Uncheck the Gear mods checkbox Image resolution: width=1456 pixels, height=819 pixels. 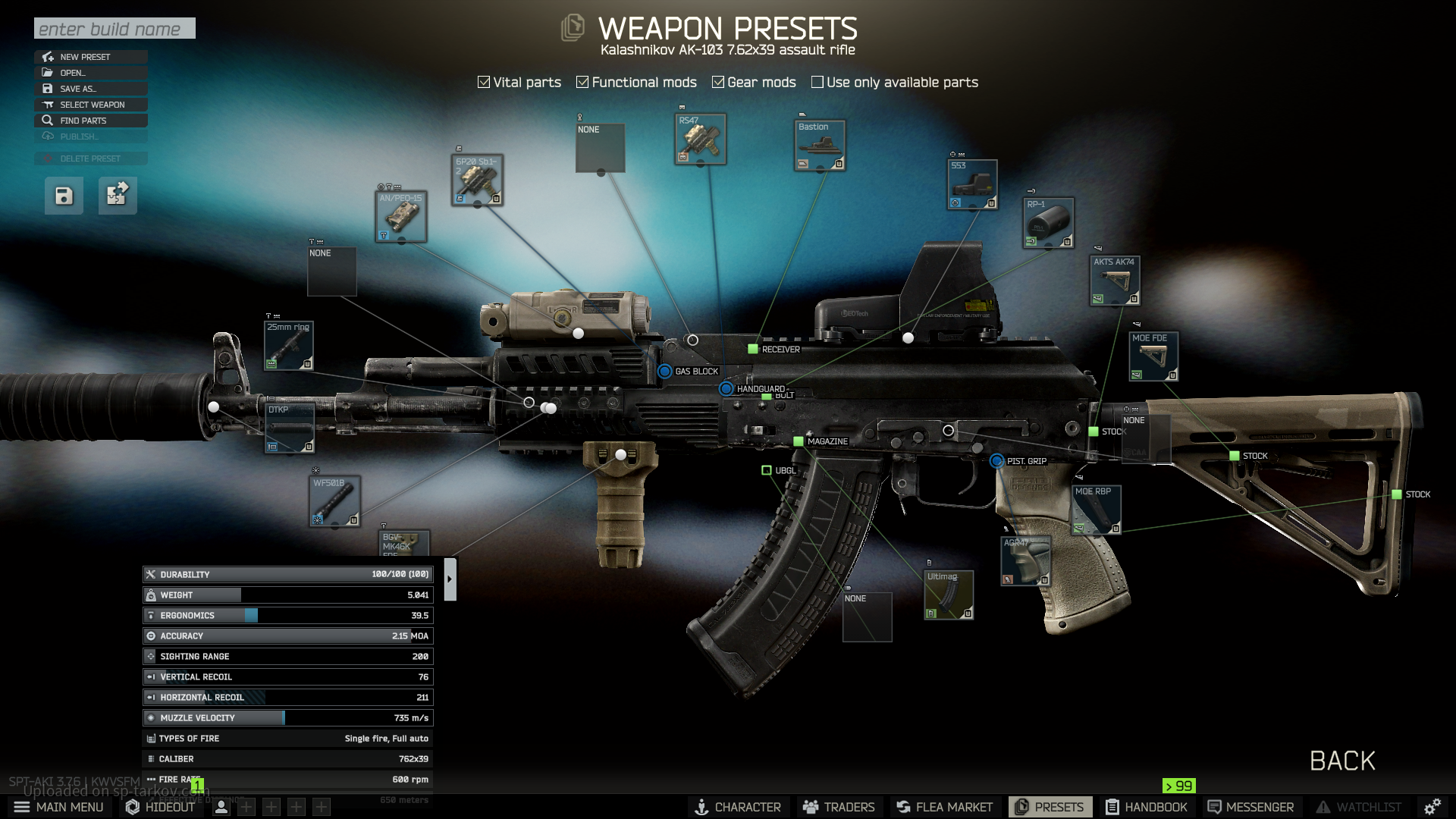tap(718, 82)
